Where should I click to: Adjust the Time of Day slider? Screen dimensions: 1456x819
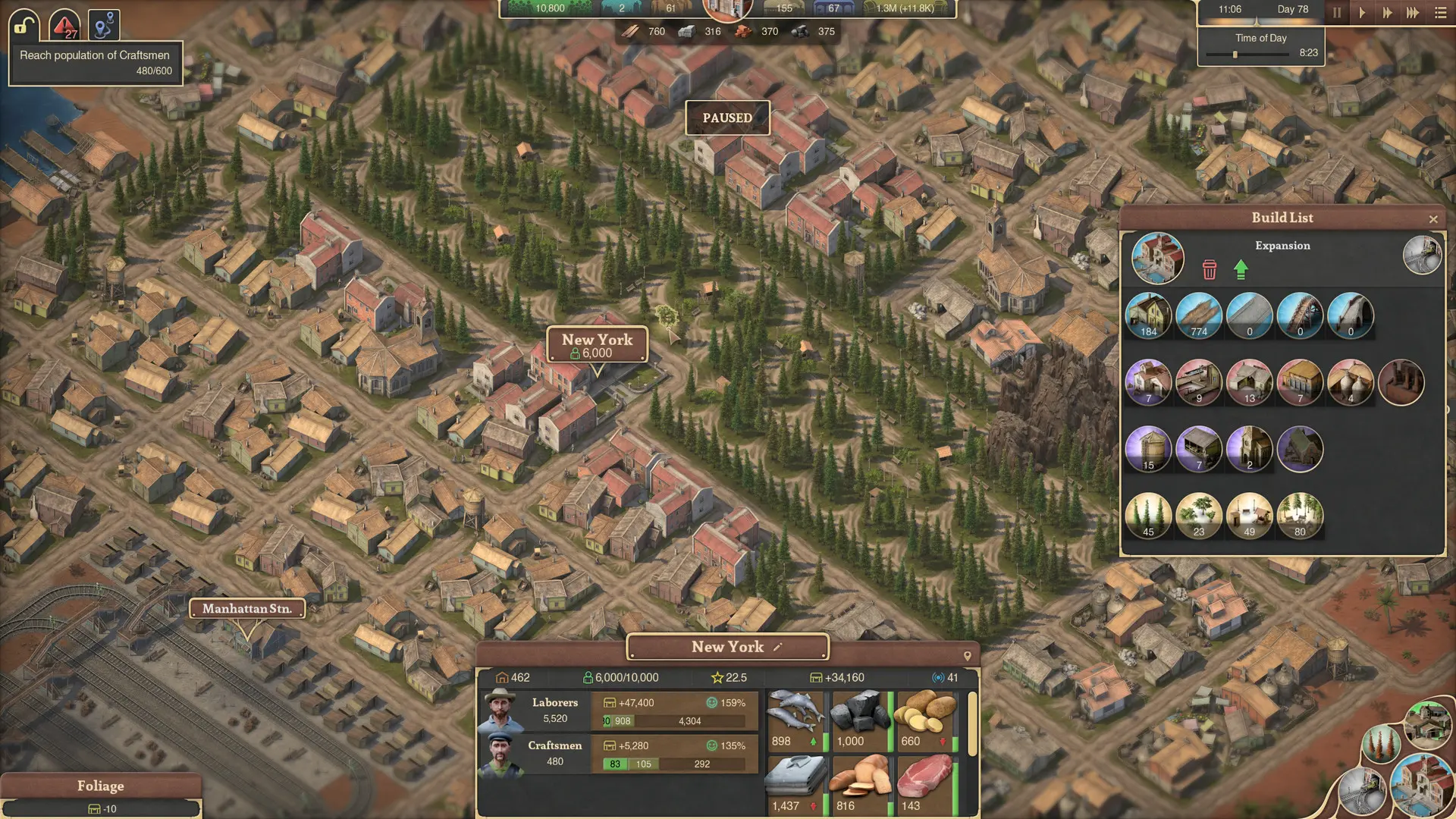(1235, 53)
